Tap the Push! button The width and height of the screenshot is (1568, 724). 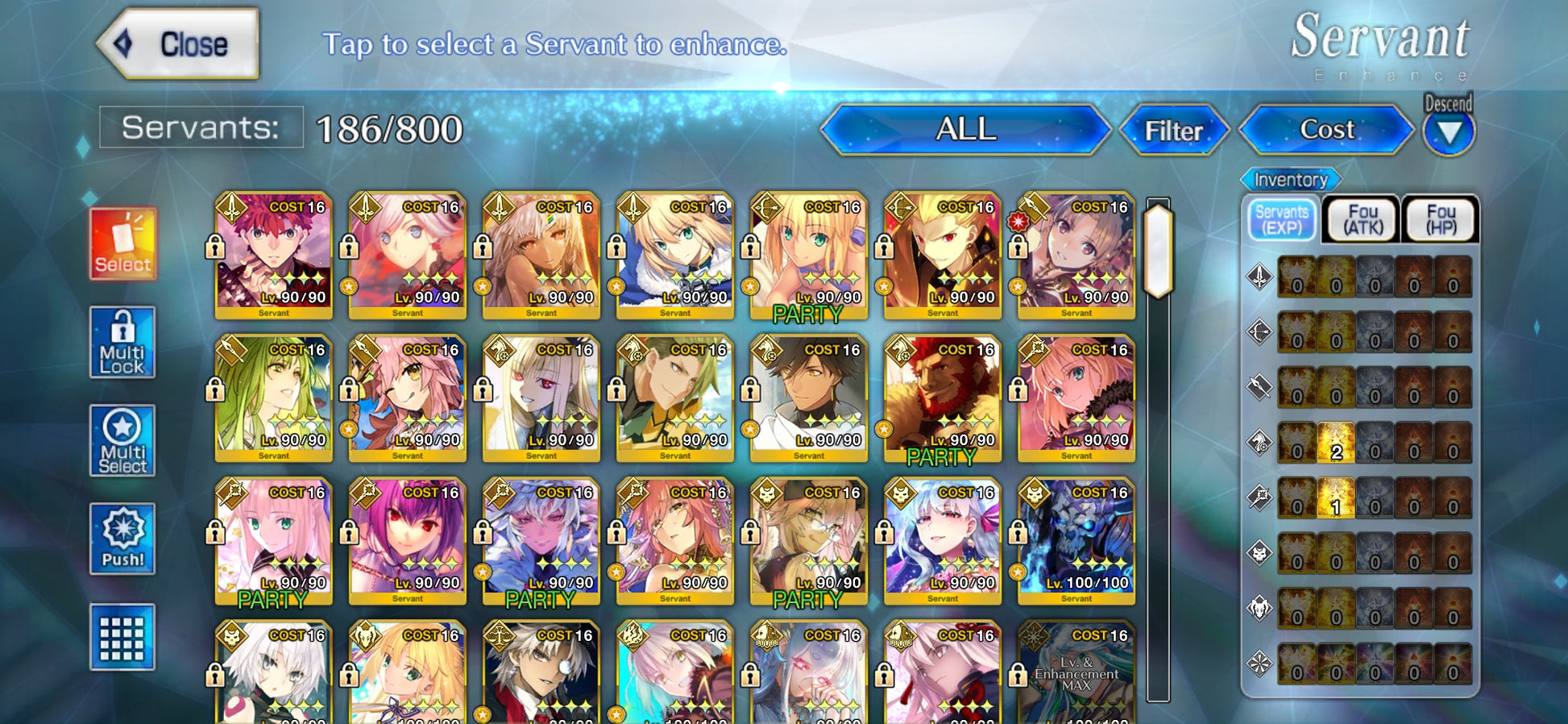pyautogui.click(x=122, y=539)
